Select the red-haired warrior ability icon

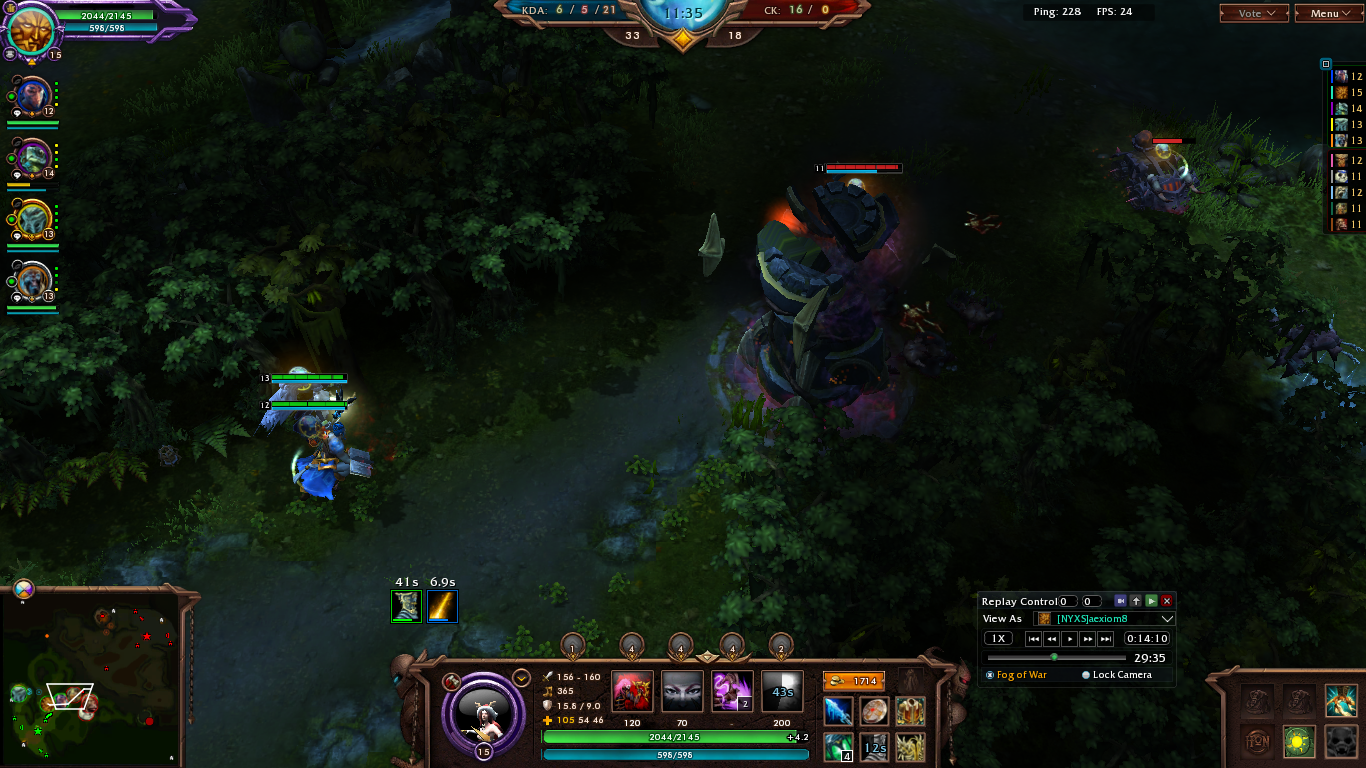632,692
